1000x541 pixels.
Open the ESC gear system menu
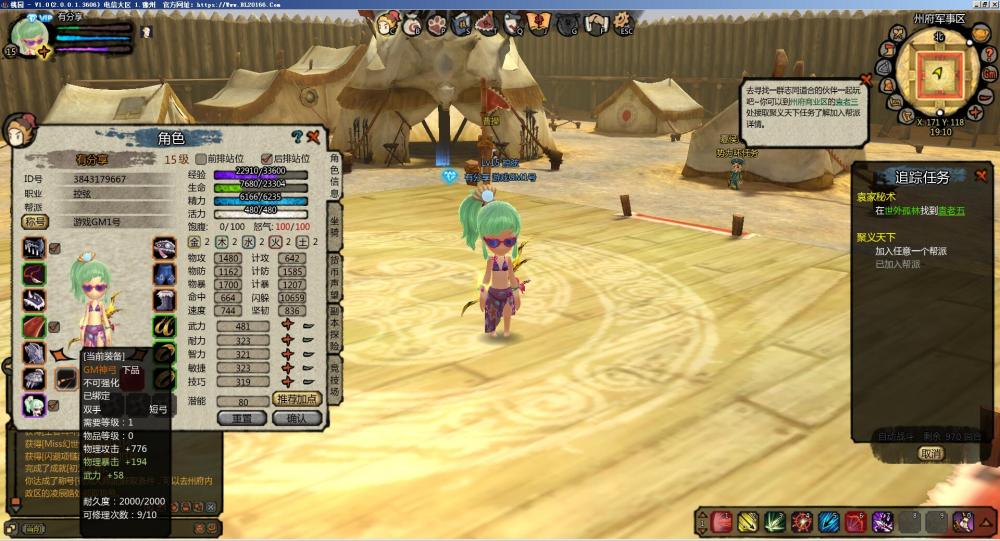coord(623,21)
